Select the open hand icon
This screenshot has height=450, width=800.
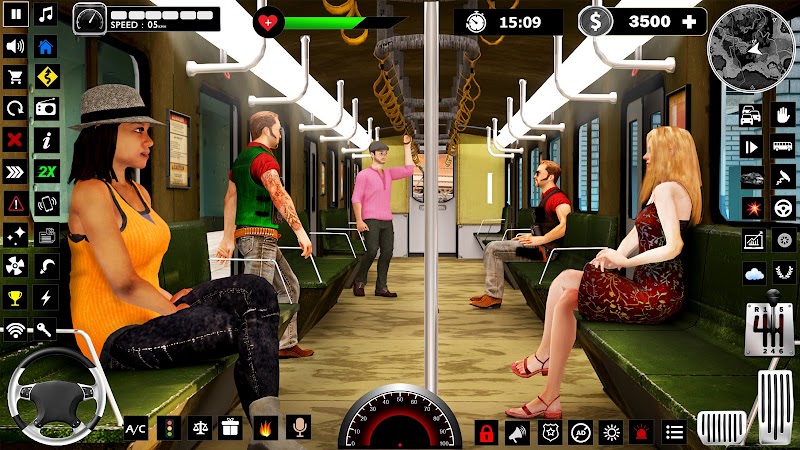[x=783, y=115]
